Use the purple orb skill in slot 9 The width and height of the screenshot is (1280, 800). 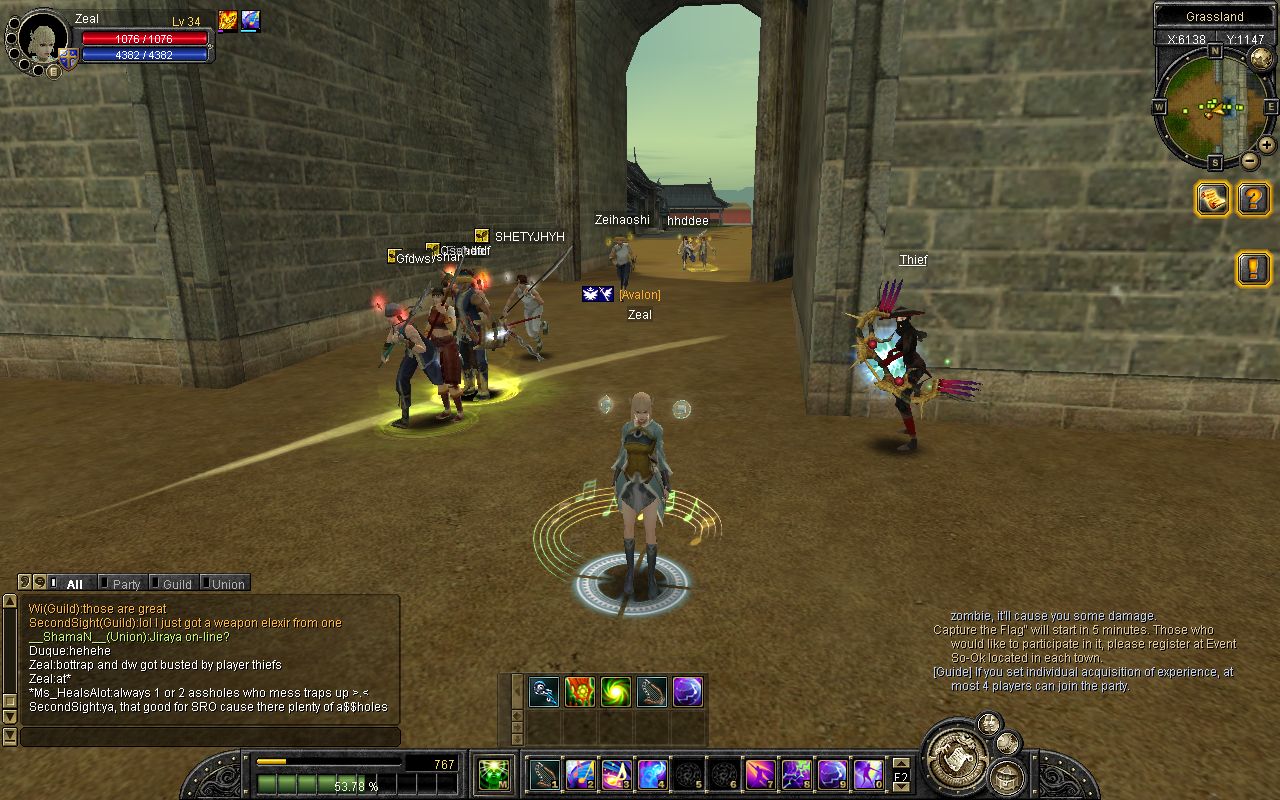point(833,774)
